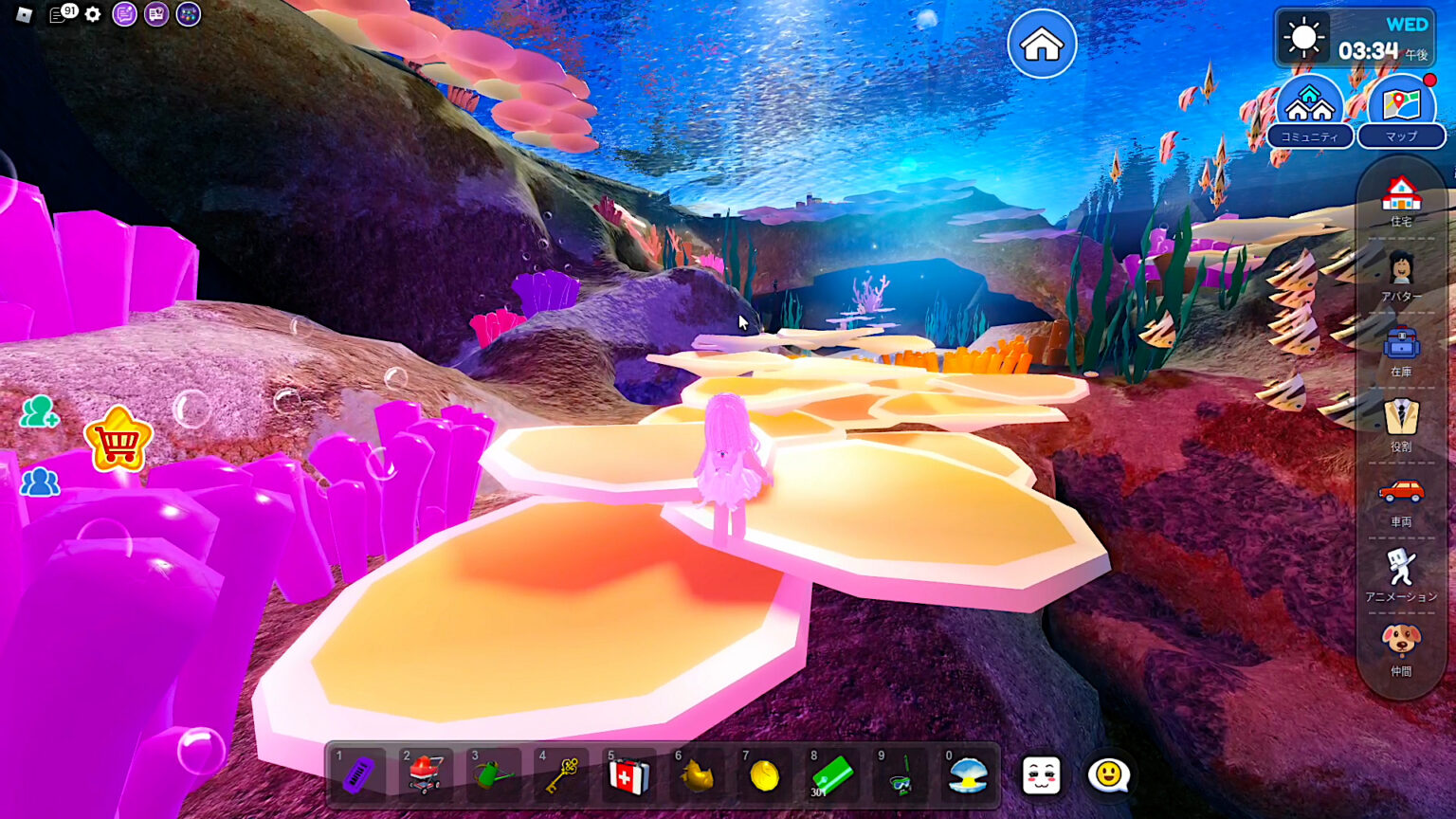Open the purple chat message icon at top left
This screenshot has width=1456, height=819.
click(123, 14)
